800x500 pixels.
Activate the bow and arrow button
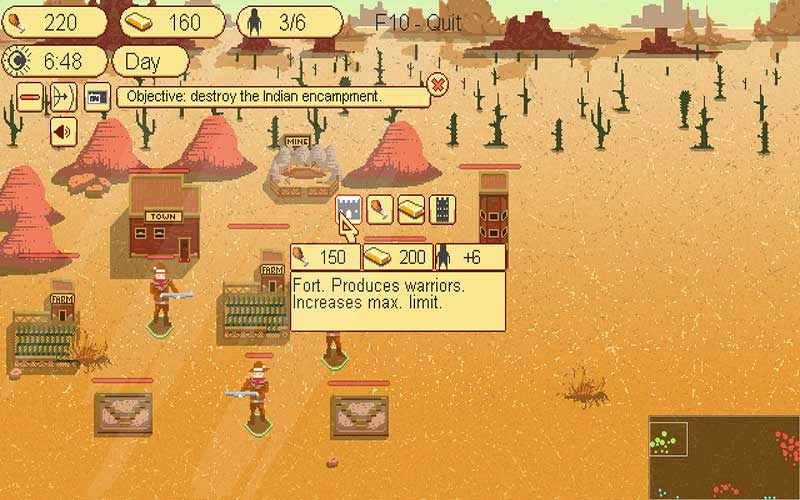pyautogui.click(x=63, y=97)
